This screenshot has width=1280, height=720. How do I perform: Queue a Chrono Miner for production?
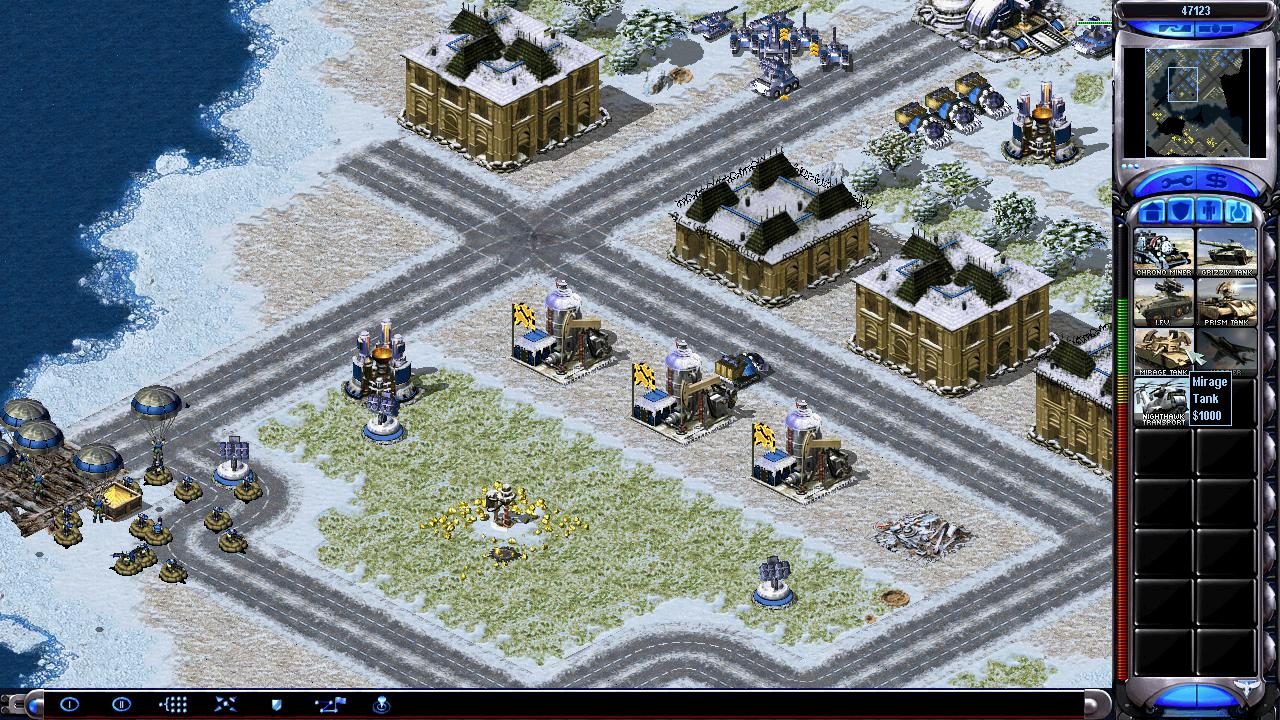tap(1163, 252)
